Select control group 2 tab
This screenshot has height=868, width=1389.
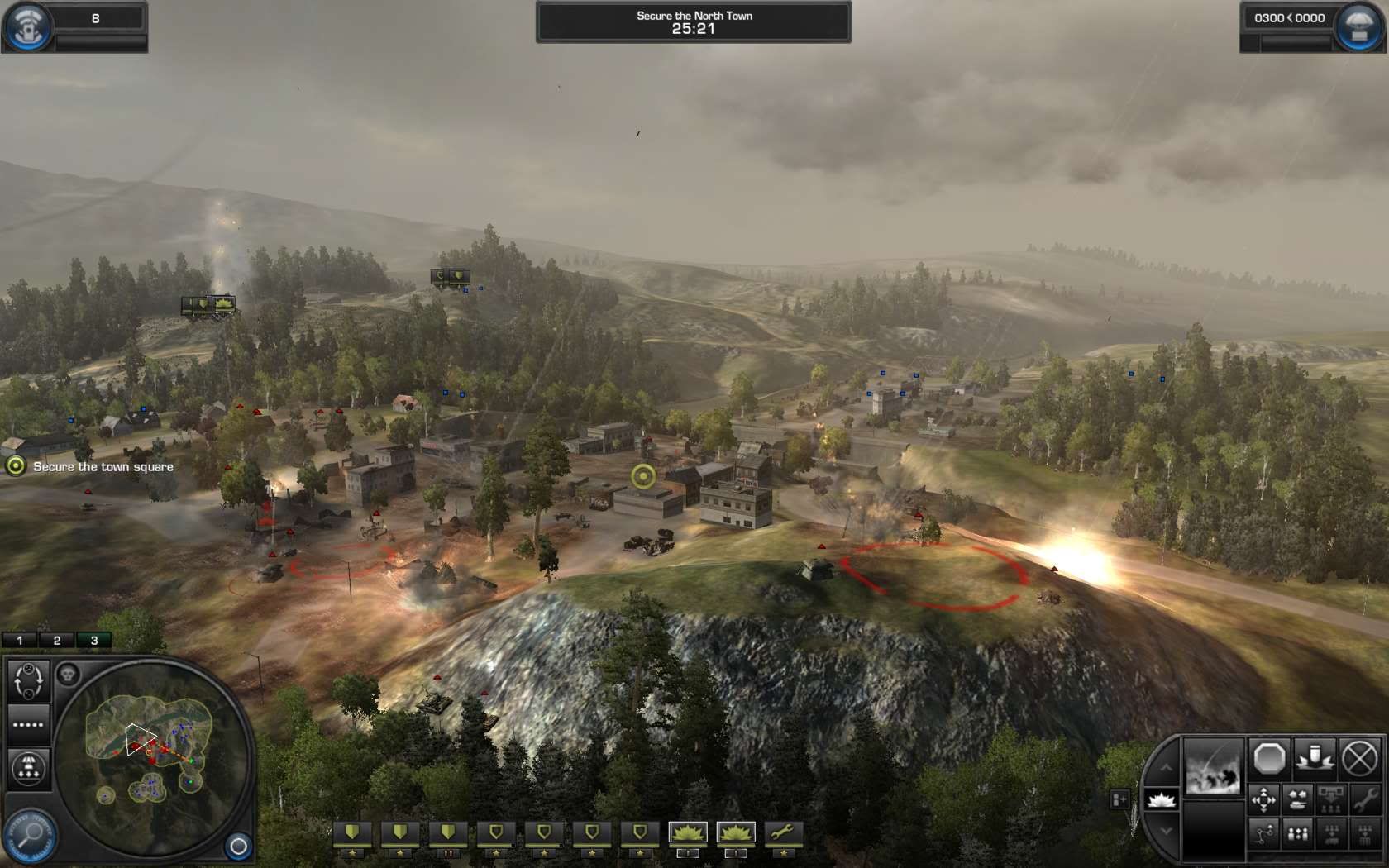(56, 640)
